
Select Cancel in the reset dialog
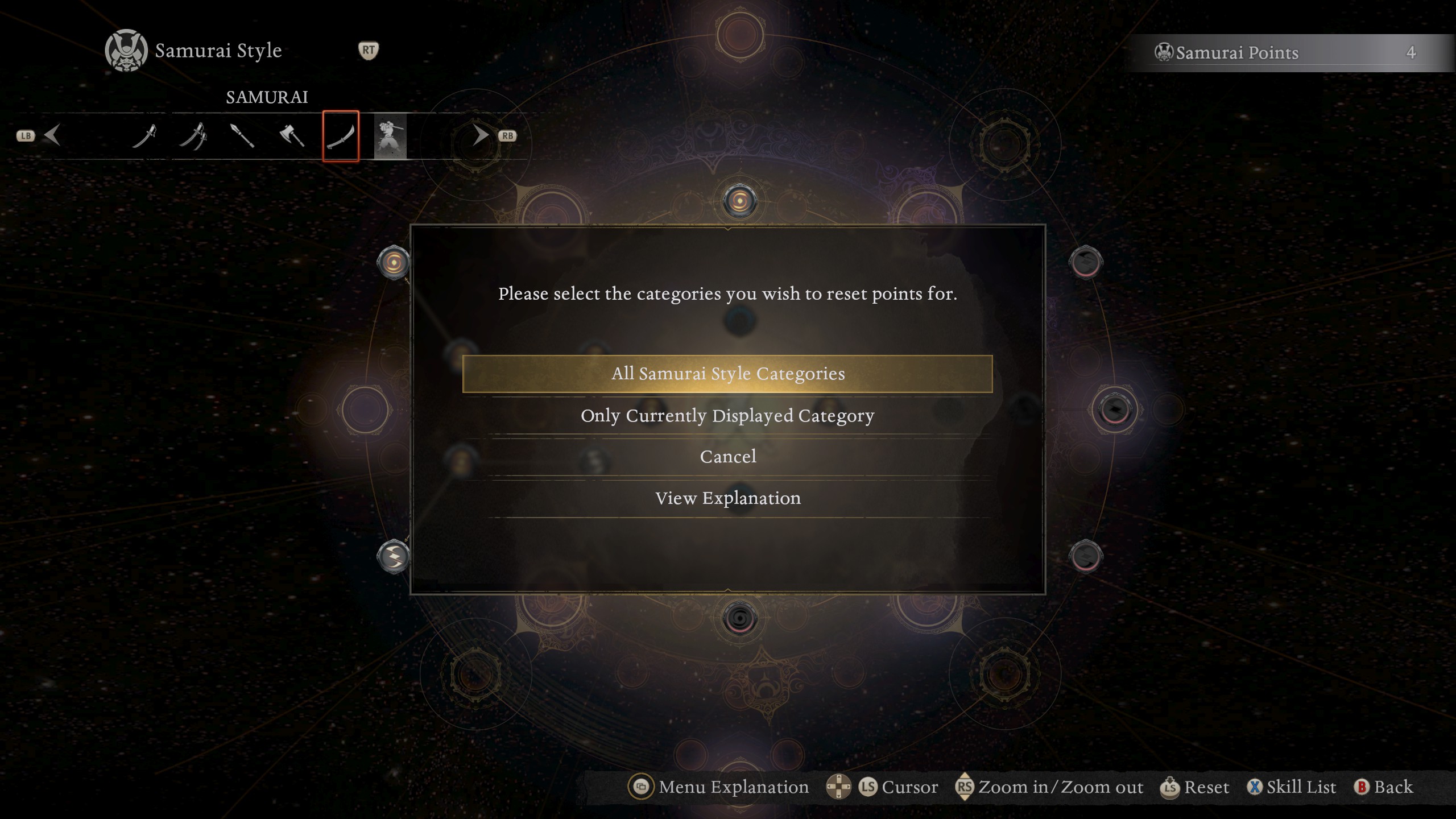pos(729,456)
